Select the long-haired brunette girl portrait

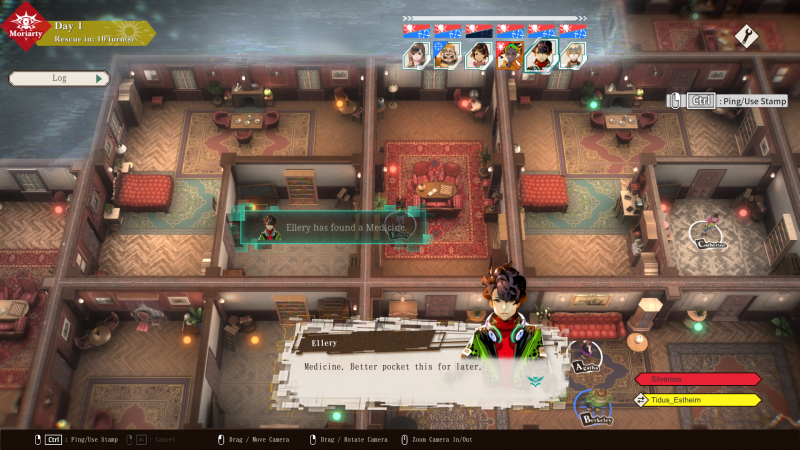click(416, 55)
